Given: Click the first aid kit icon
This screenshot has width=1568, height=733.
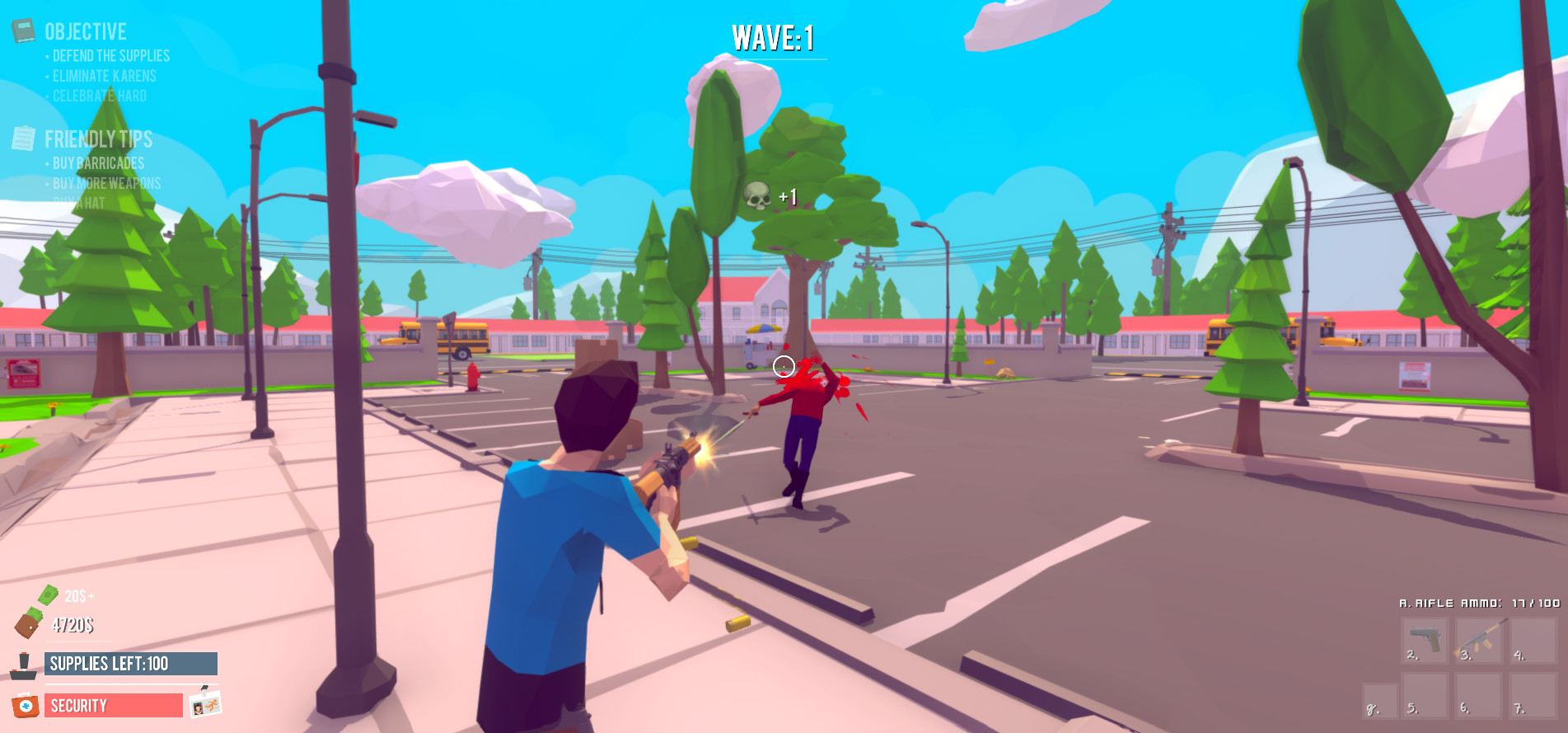Looking at the screenshot, I should [x=26, y=705].
